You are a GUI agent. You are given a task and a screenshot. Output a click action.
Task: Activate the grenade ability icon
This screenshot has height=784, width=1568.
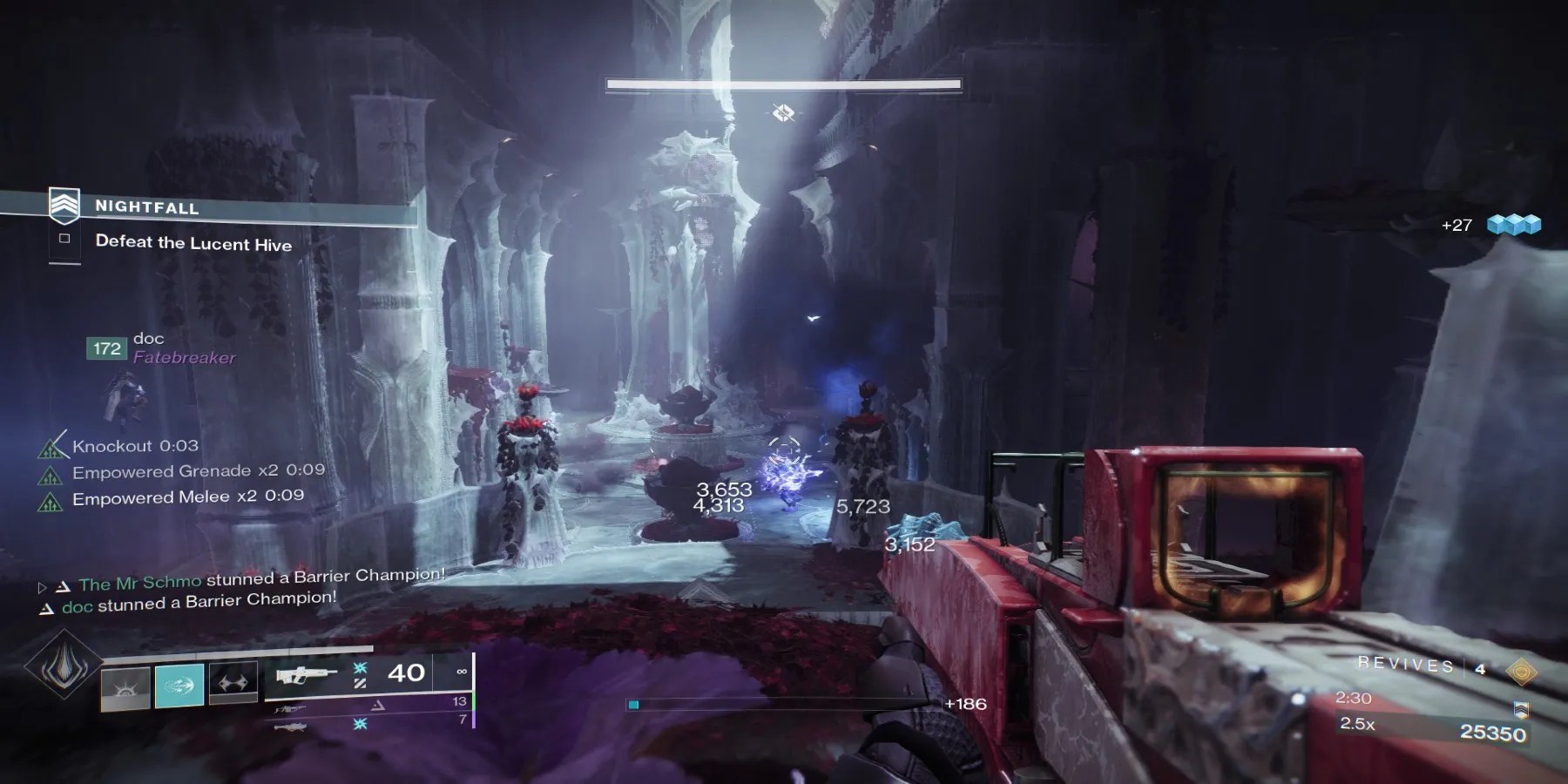coord(126,686)
